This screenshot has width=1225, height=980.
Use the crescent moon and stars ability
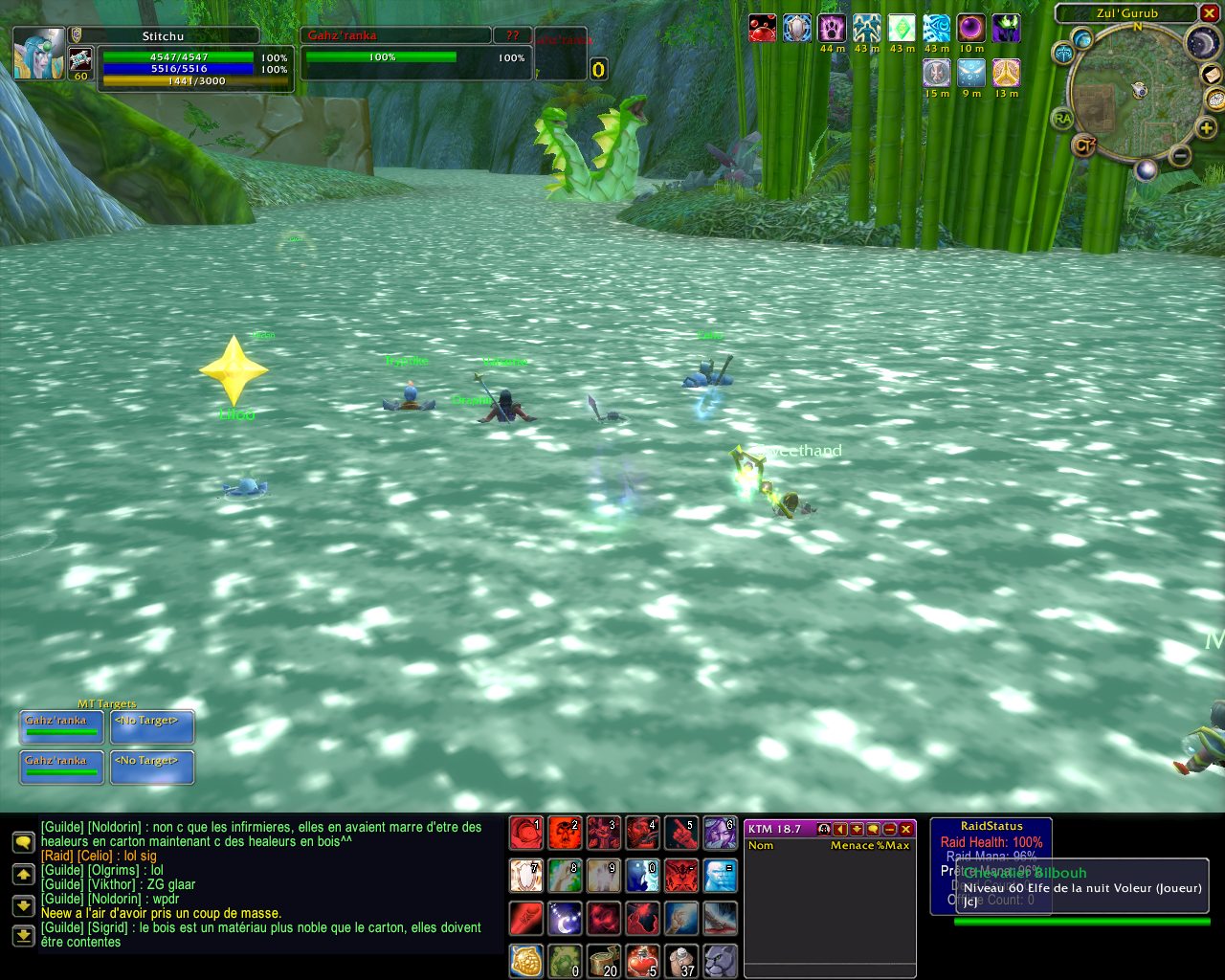(565, 919)
